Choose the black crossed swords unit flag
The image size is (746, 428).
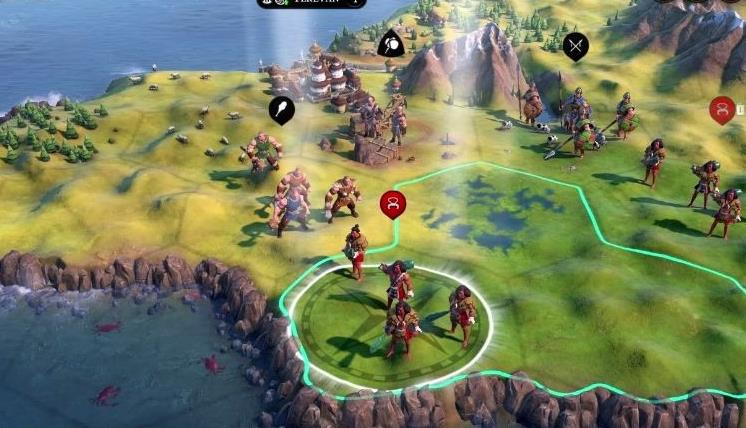click(575, 45)
